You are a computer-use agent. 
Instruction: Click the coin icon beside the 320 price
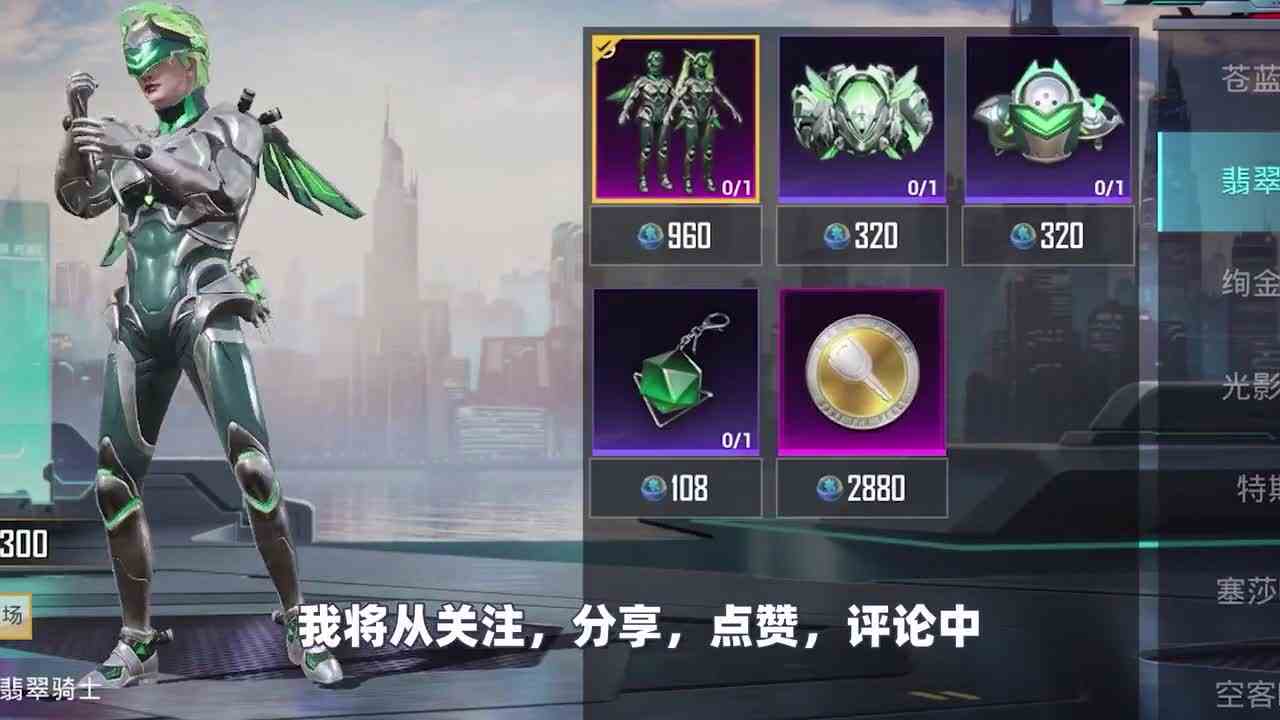tap(834, 236)
